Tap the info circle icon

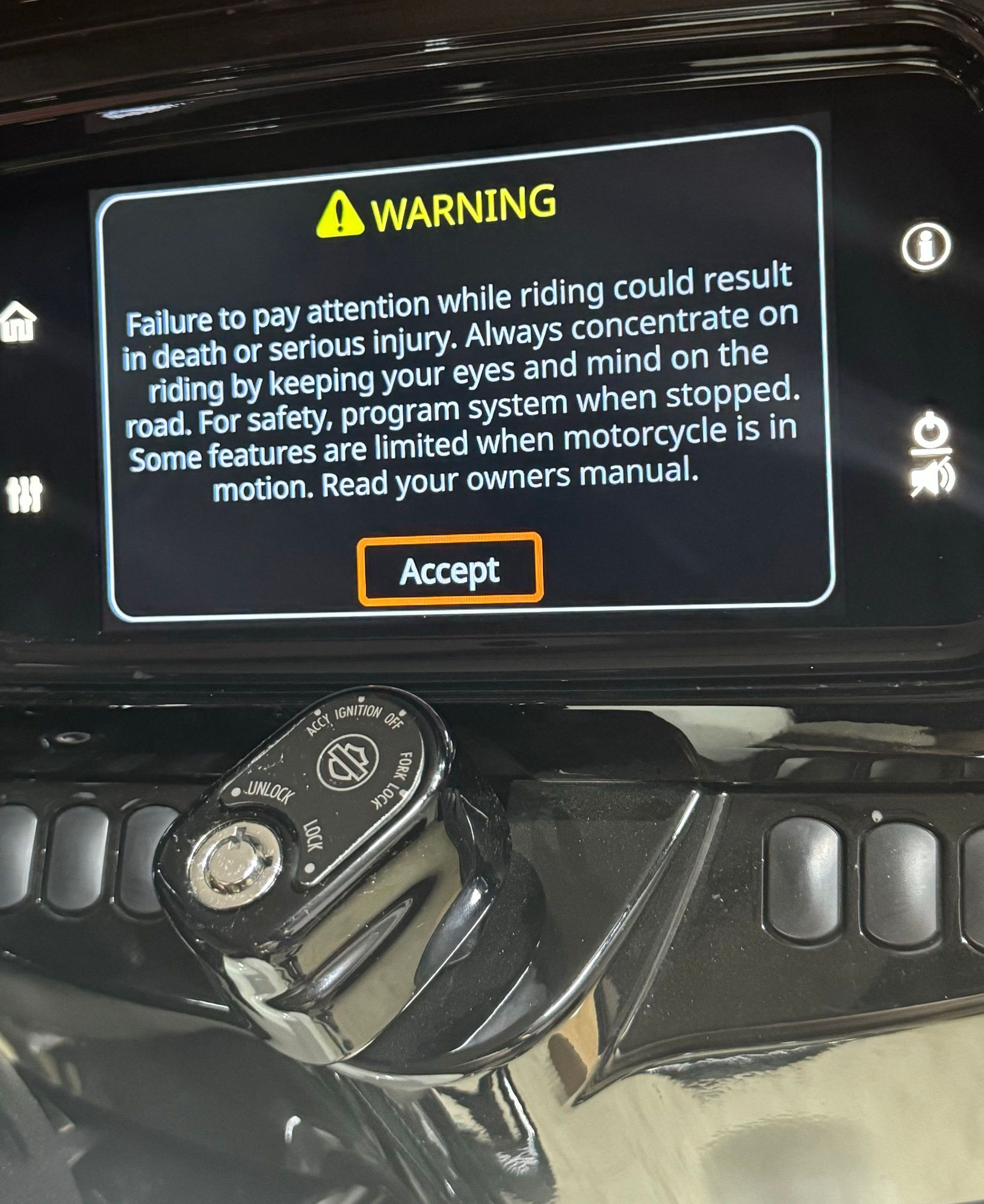click(x=926, y=246)
